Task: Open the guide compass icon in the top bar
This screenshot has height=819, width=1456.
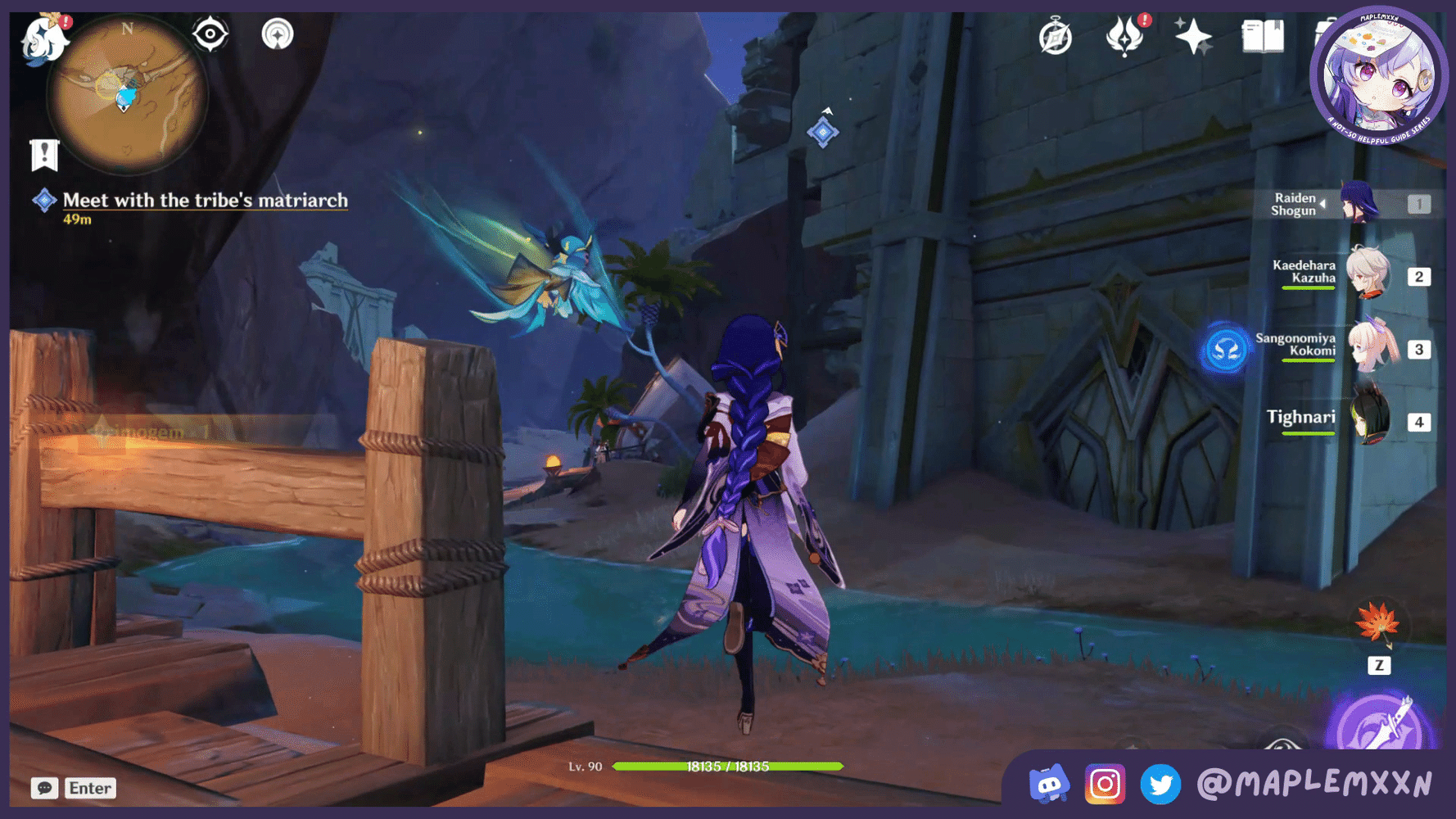Action: tap(1056, 36)
